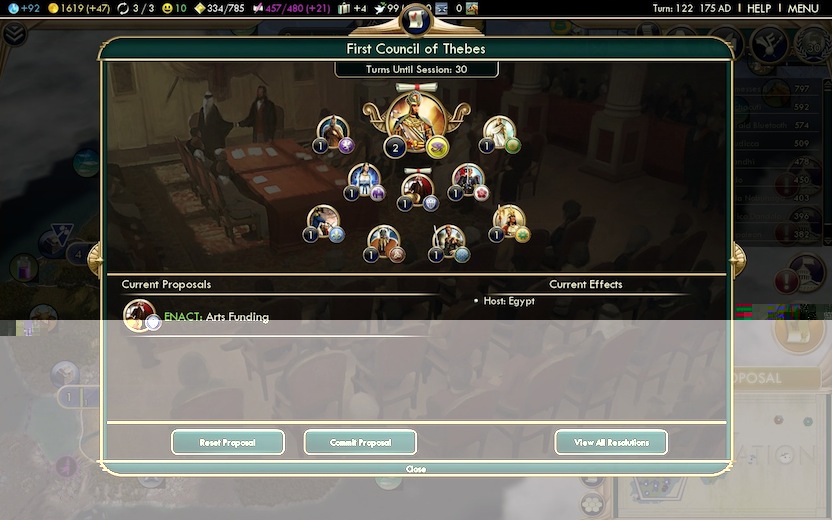Select the Enact Arts Funding proposal row
Image resolution: width=832 pixels, height=520 pixels.
click(216, 317)
